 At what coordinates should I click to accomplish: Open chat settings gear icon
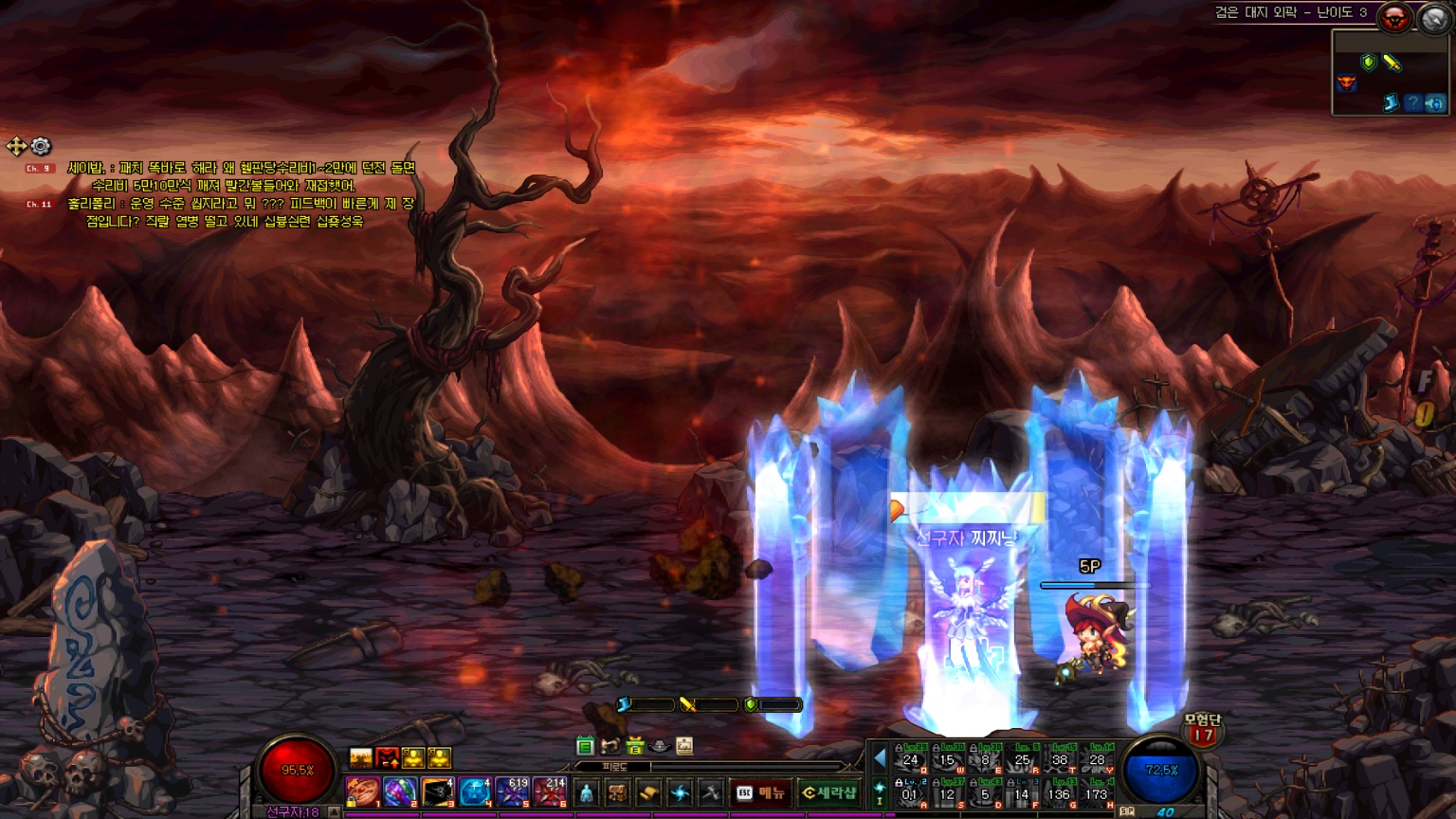coord(41,146)
